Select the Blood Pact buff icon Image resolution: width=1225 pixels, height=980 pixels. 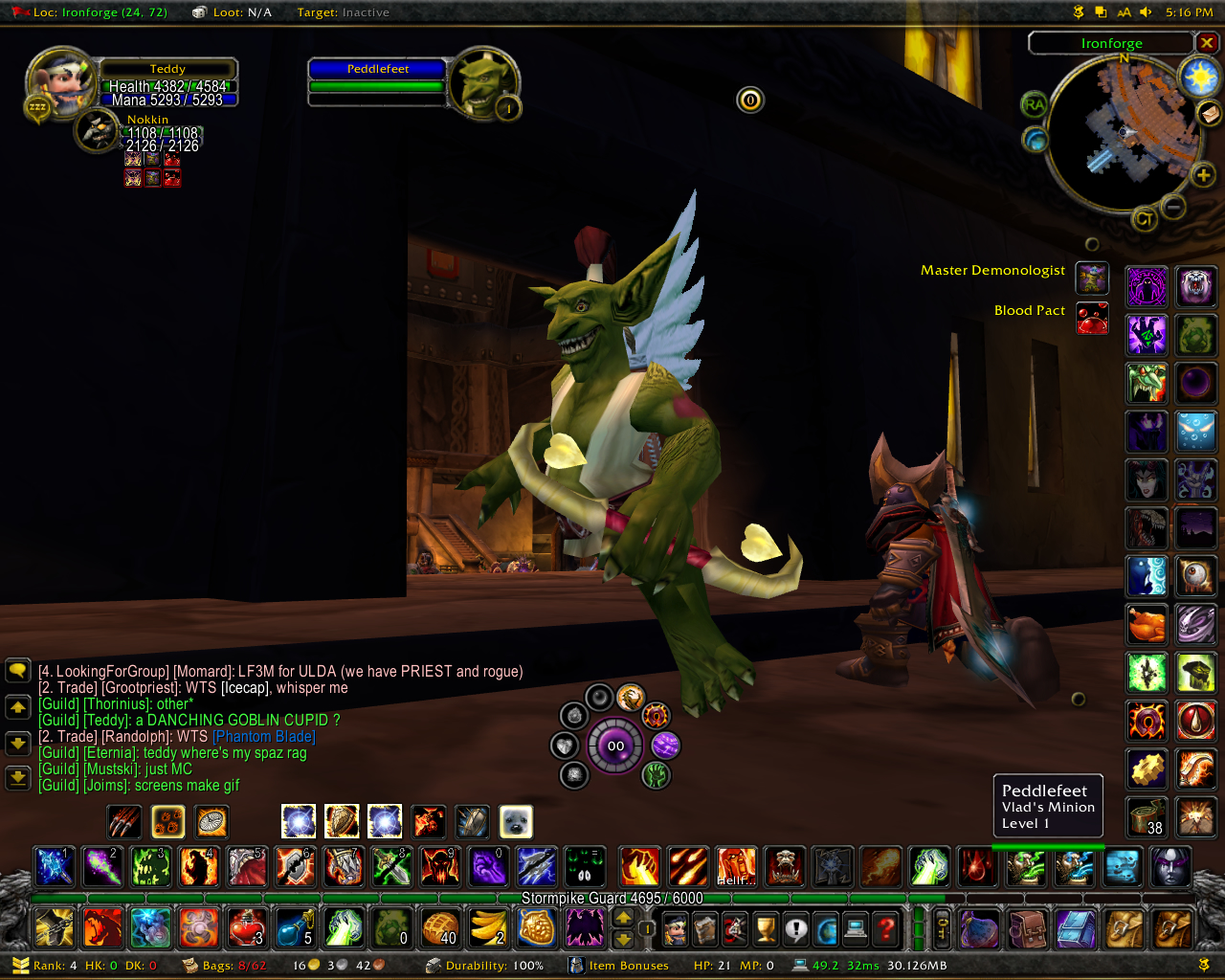[x=1092, y=319]
